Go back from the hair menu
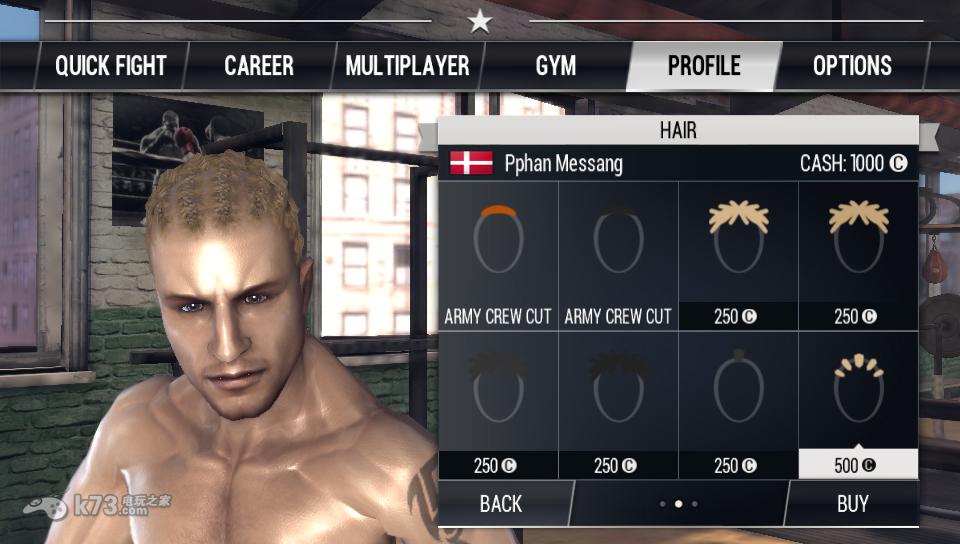960x544 pixels. 501,503
